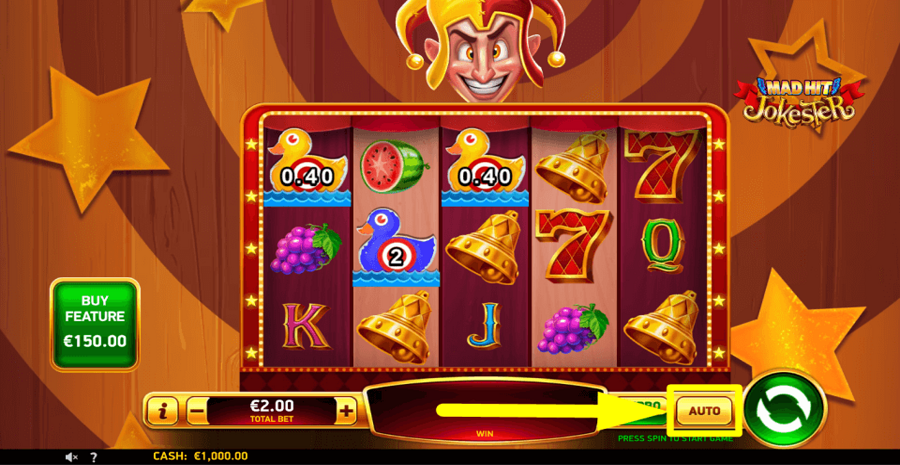
Task: Spin the reels with the green spin button
Action: (x=785, y=409)
